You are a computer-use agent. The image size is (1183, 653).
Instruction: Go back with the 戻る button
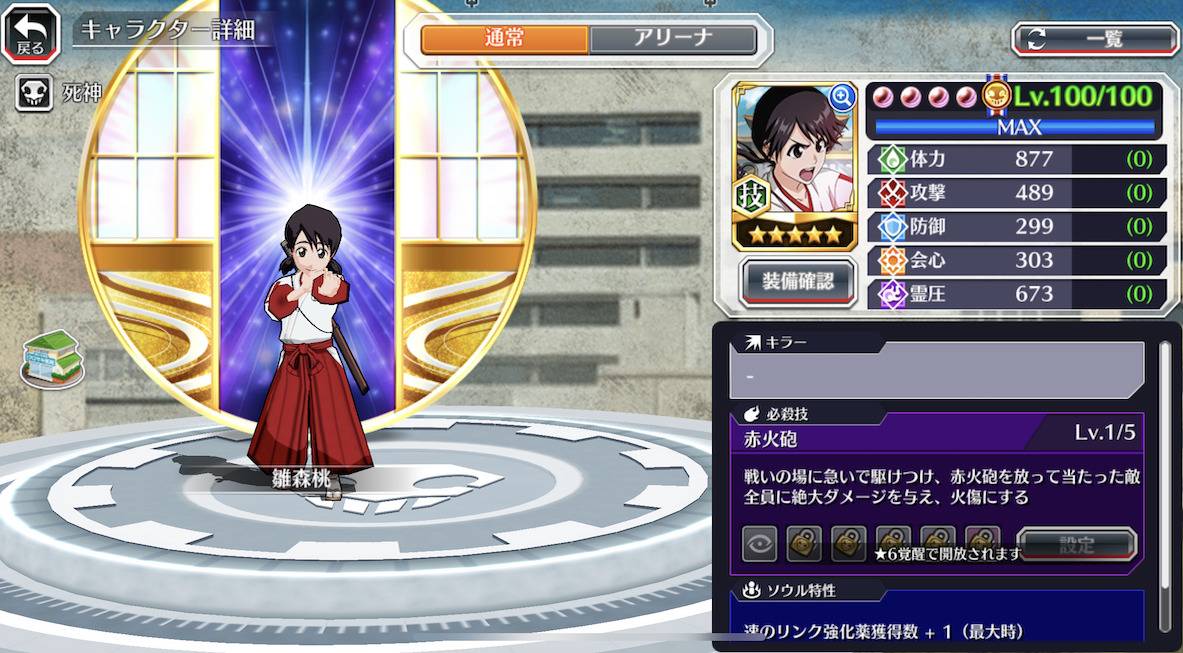[30, 32]
